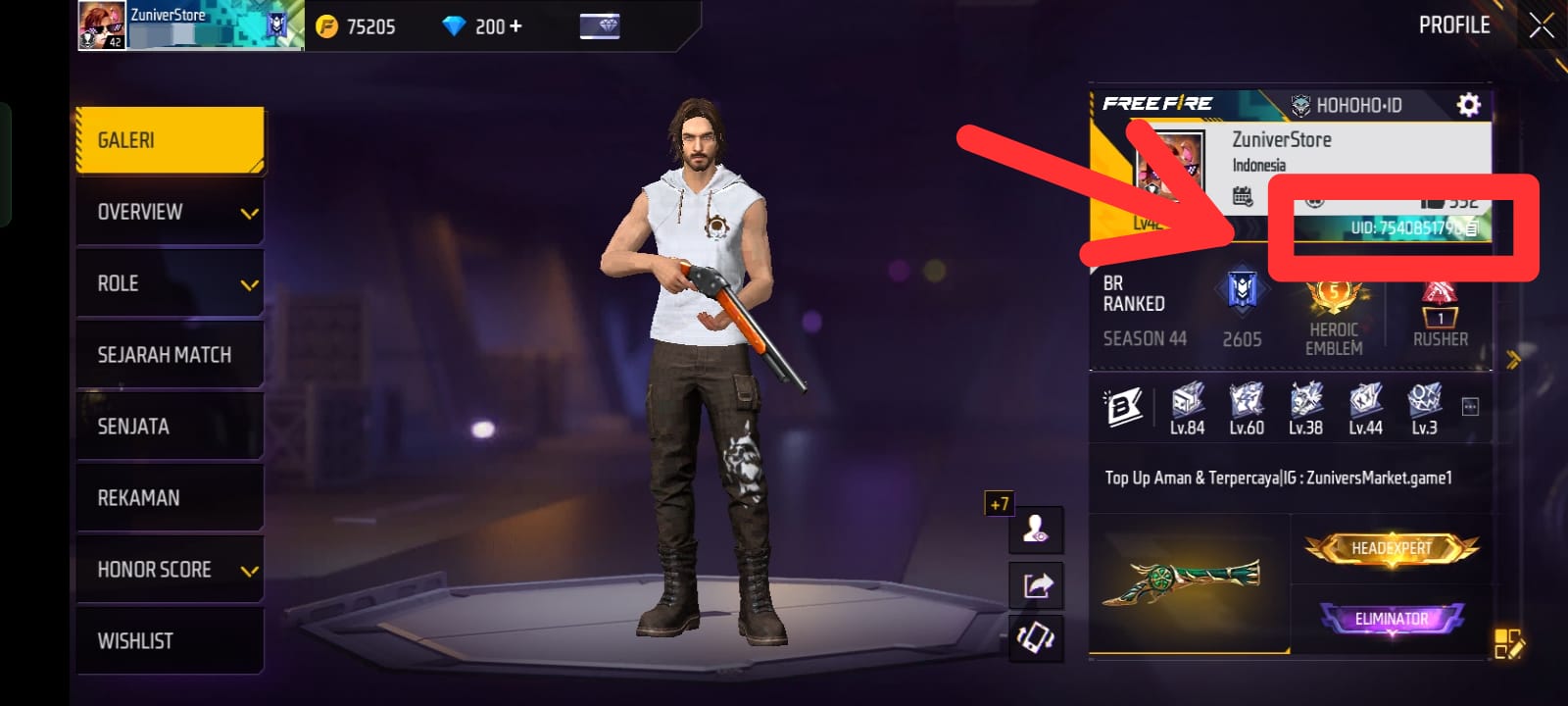This screenshot has width=1568, height=706.
Task: Open SEJARAH MATCH history
Action: [x=170, y=355]
